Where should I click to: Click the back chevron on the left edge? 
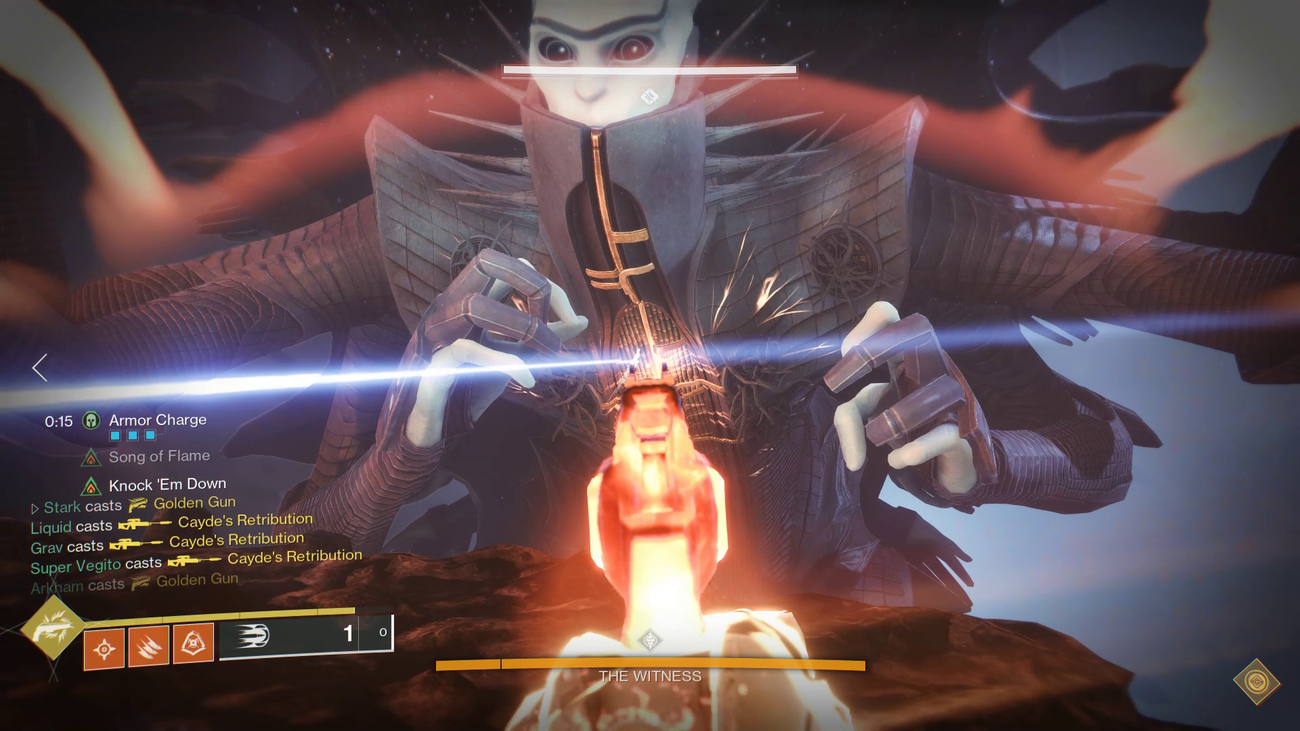(40, 368)
